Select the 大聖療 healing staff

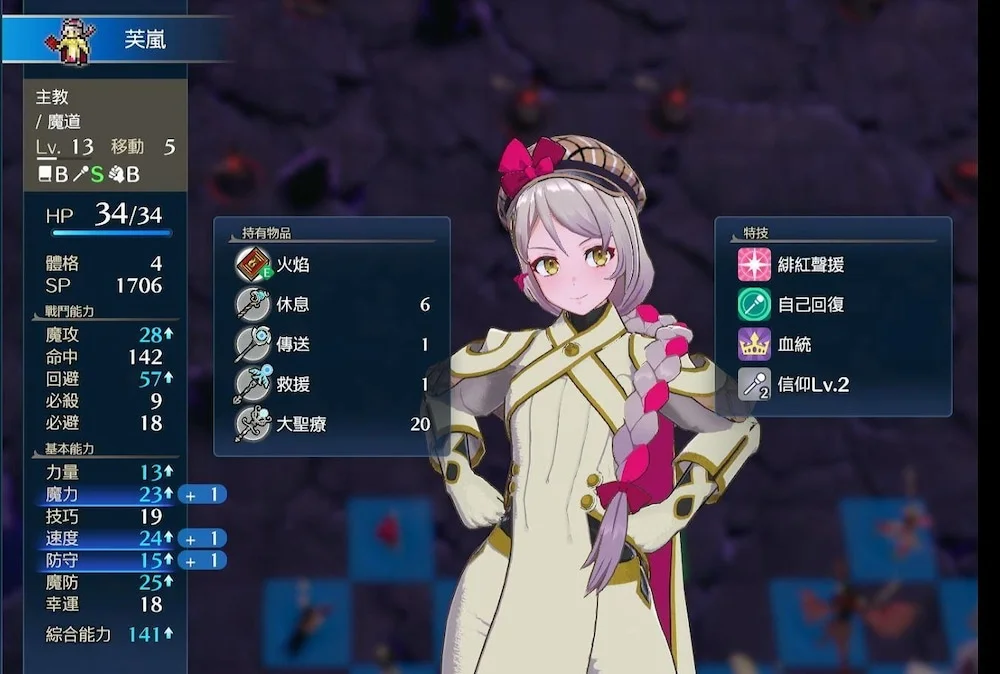point(330,424)
